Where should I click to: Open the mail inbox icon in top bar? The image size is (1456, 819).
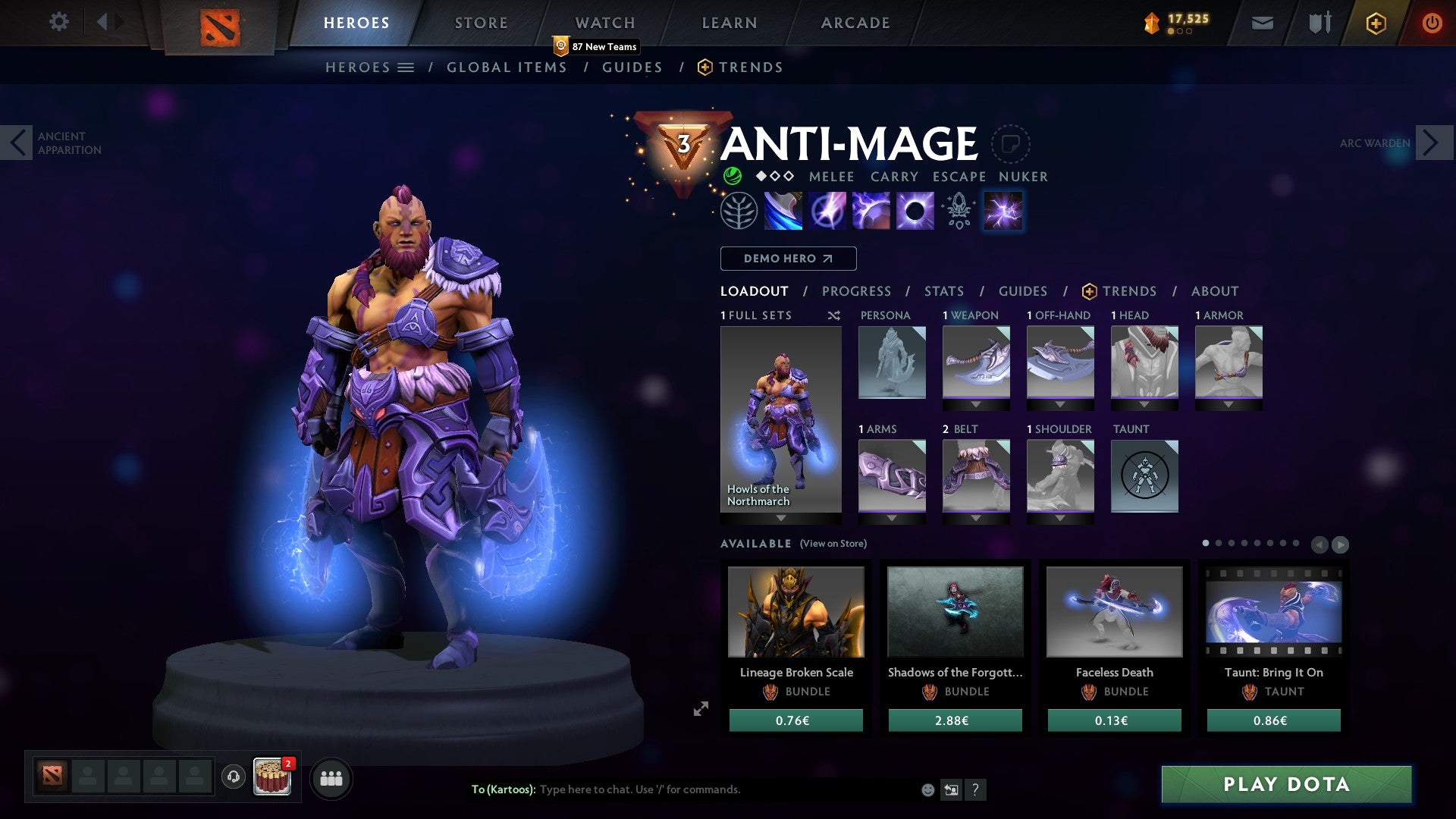(x=1263, y=23)
